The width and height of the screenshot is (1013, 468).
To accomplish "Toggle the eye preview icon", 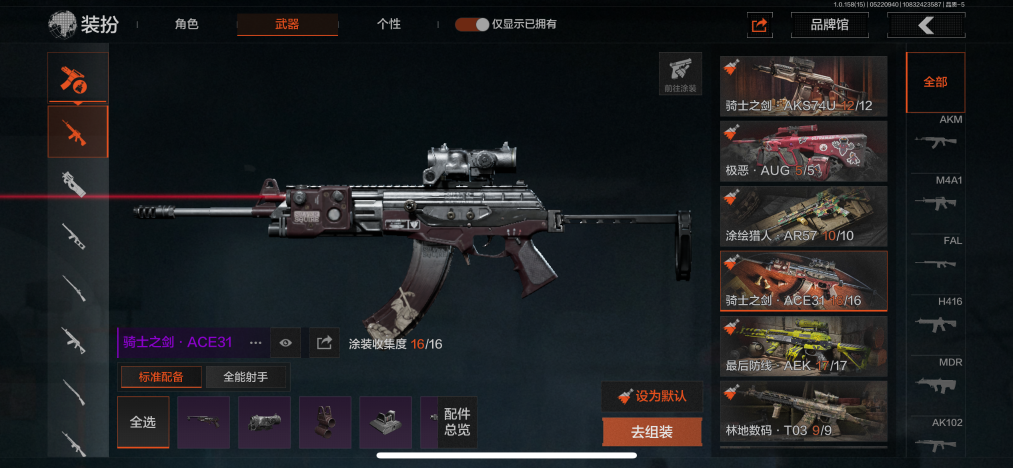I will [x=286, y=342].
